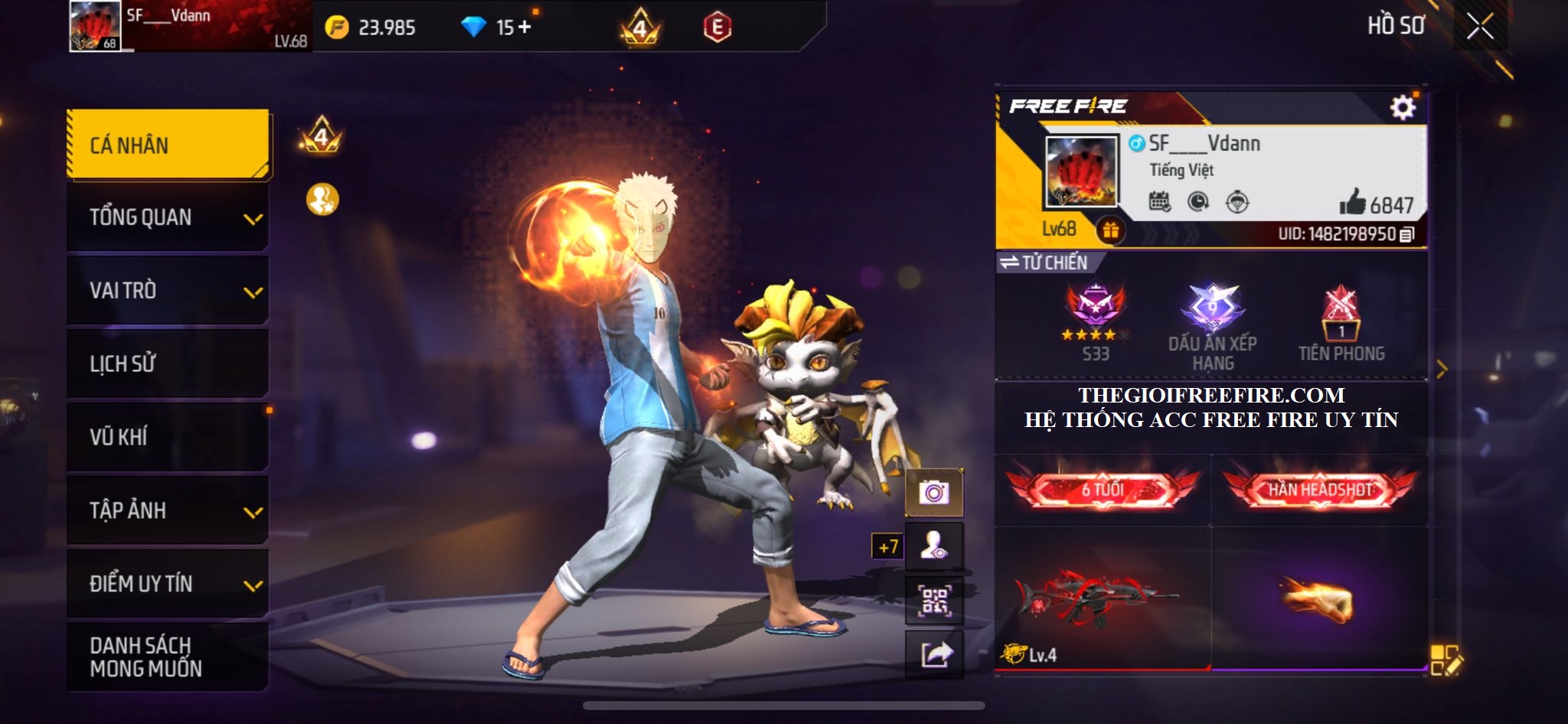
Task: Expand the Vai Trò menu
Action: point(168,291)
